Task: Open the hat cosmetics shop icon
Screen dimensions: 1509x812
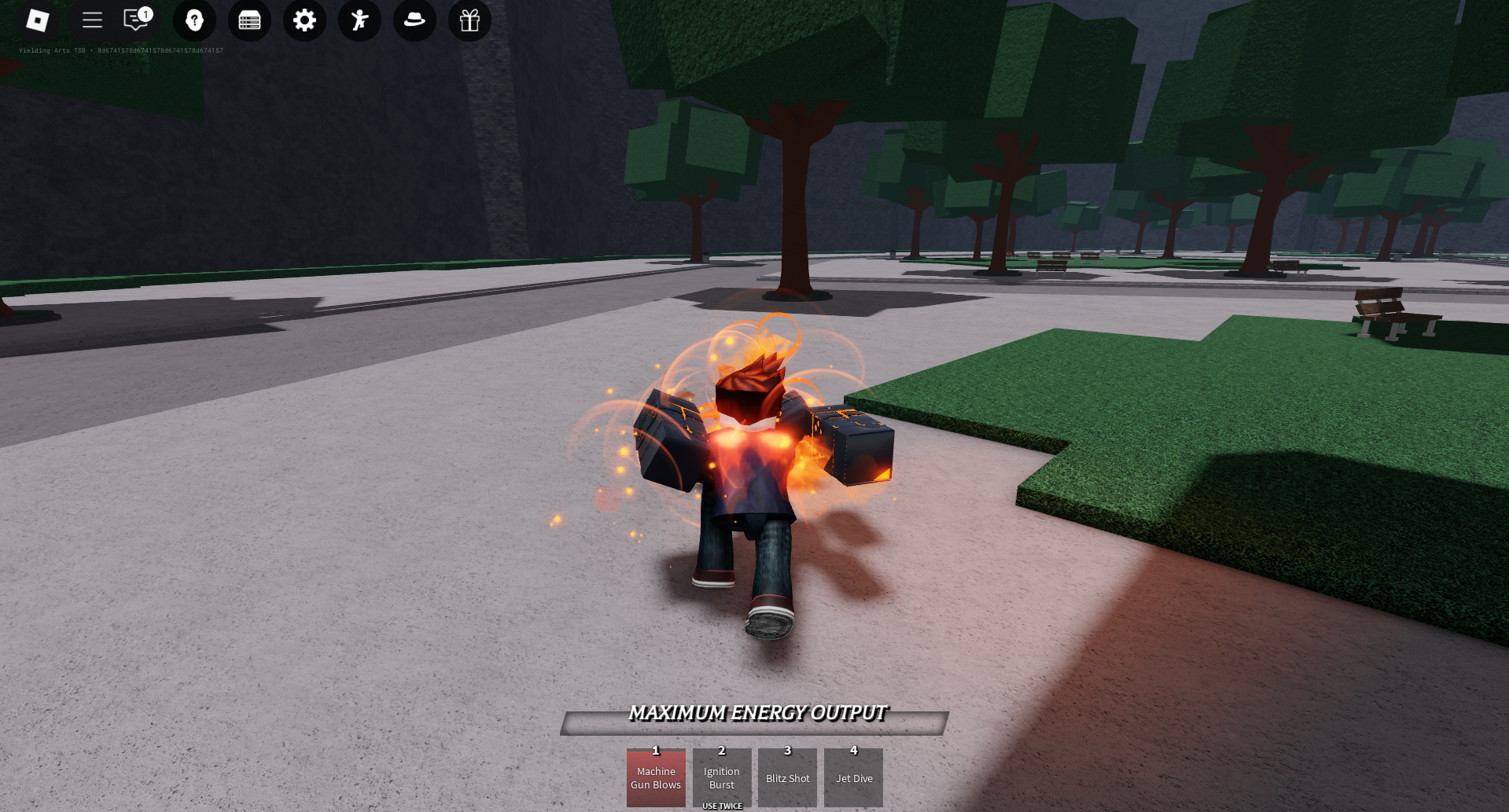Action: [x=414, y=21]
